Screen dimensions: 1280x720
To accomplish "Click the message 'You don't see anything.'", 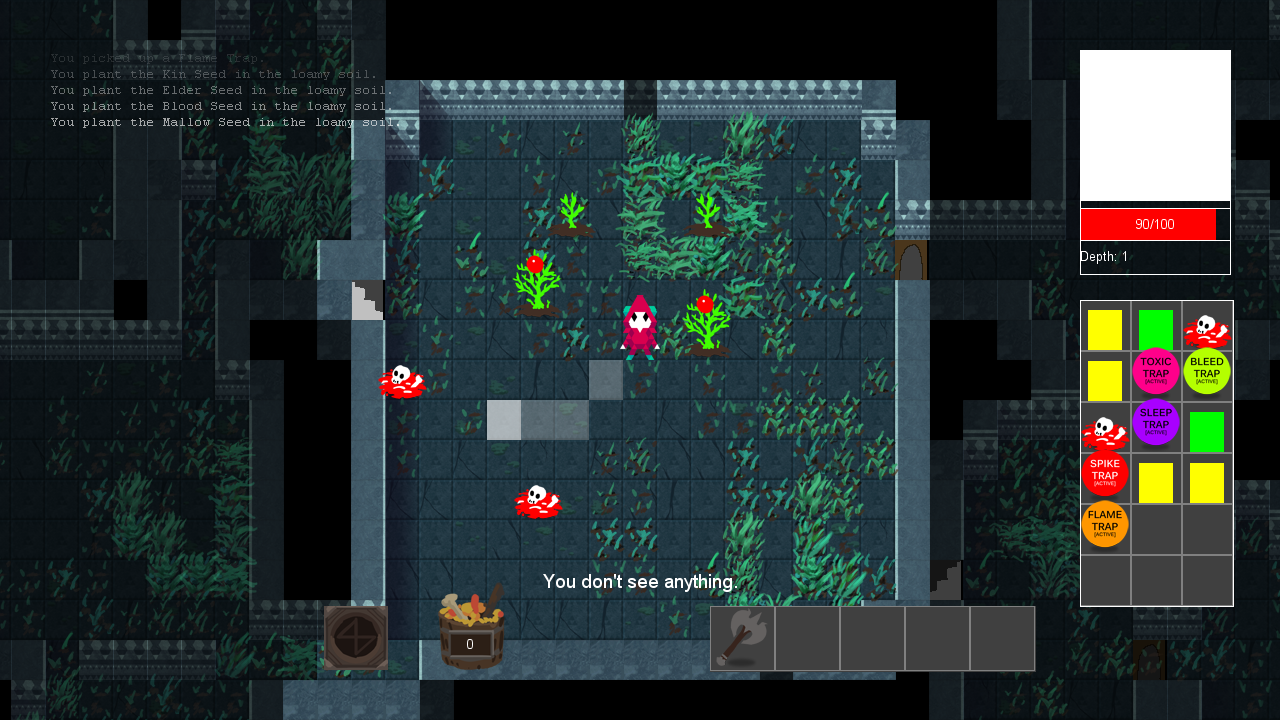I will tap(641, 580).
